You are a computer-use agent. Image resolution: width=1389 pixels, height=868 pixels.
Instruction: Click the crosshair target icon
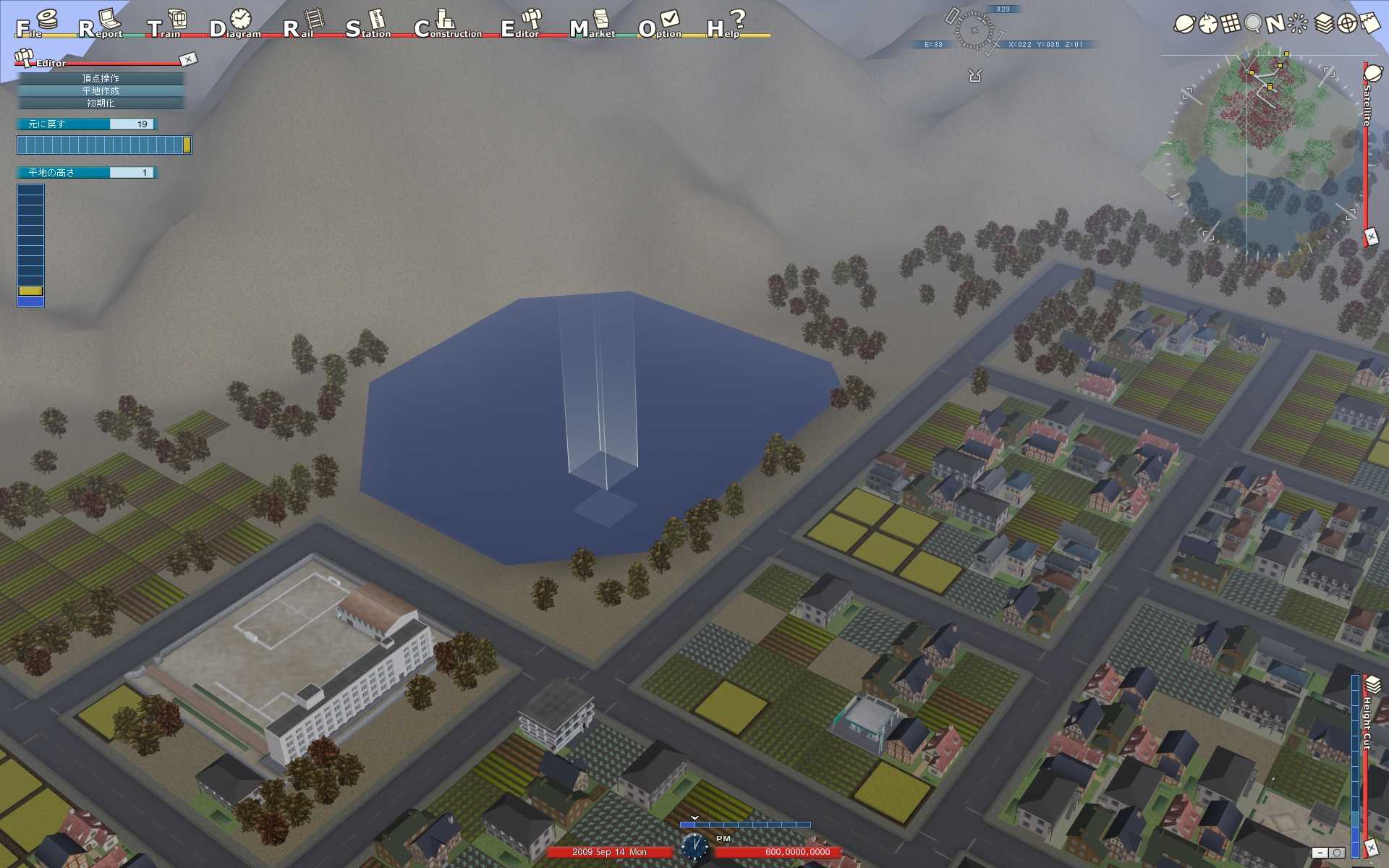[x=1346, y=23]
